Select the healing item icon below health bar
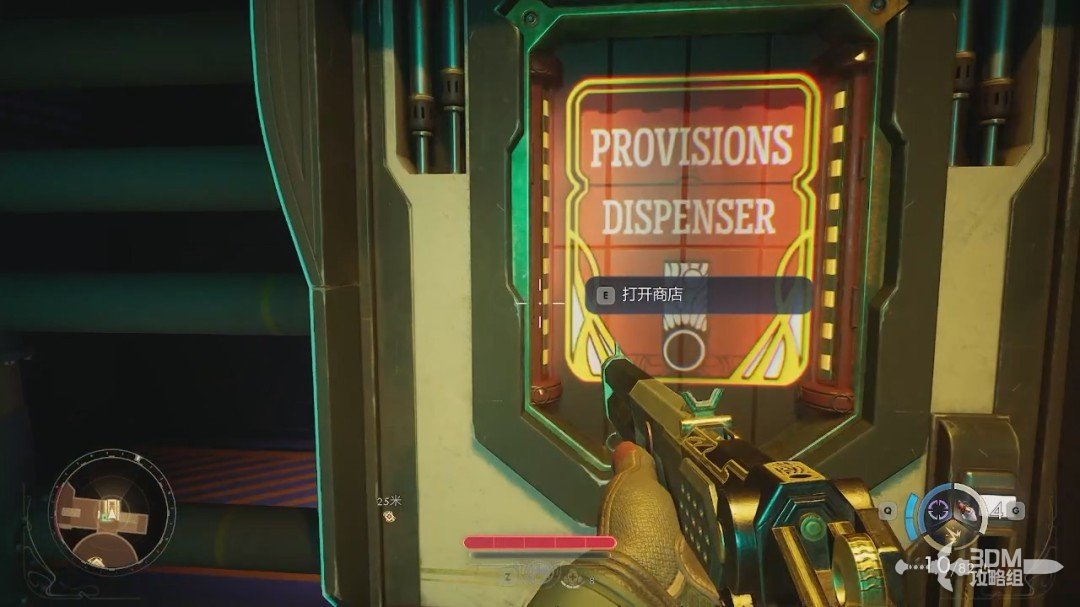Screen dimensions: 1080x607 [570, 576]
